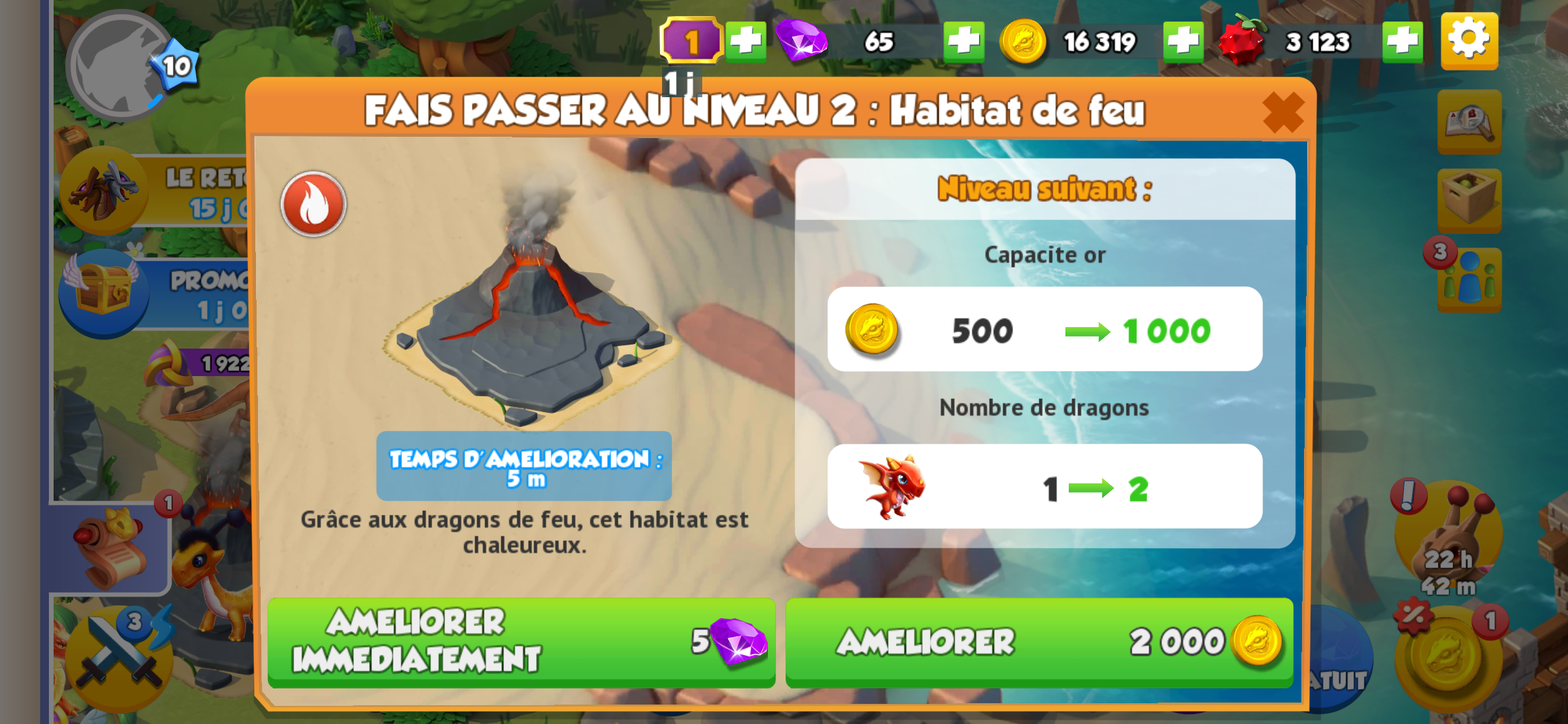Open the gear settings menu
Image resolution: width=1568 pixels, height=724 pixels.
pos(1469,41)
